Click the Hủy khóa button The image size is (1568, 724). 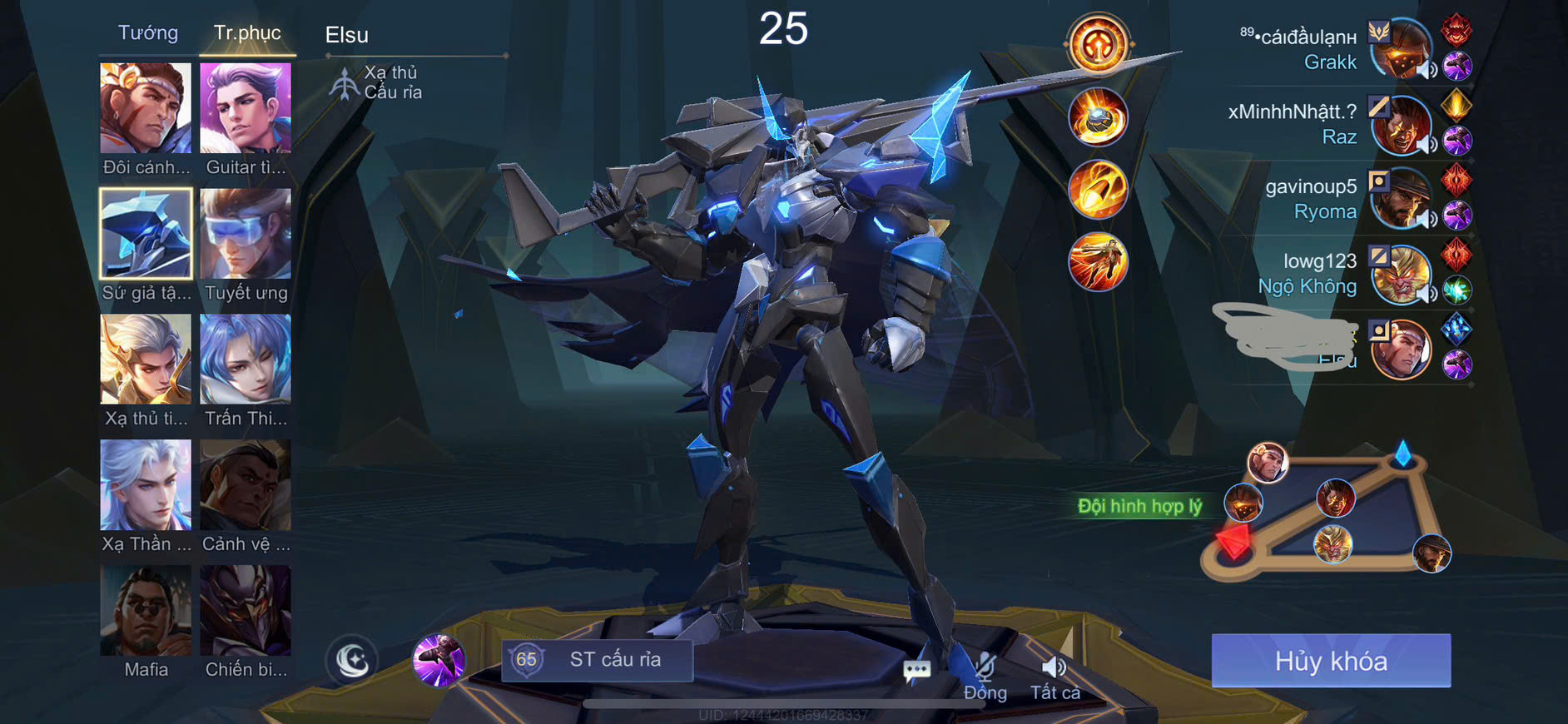[1331, 661]
